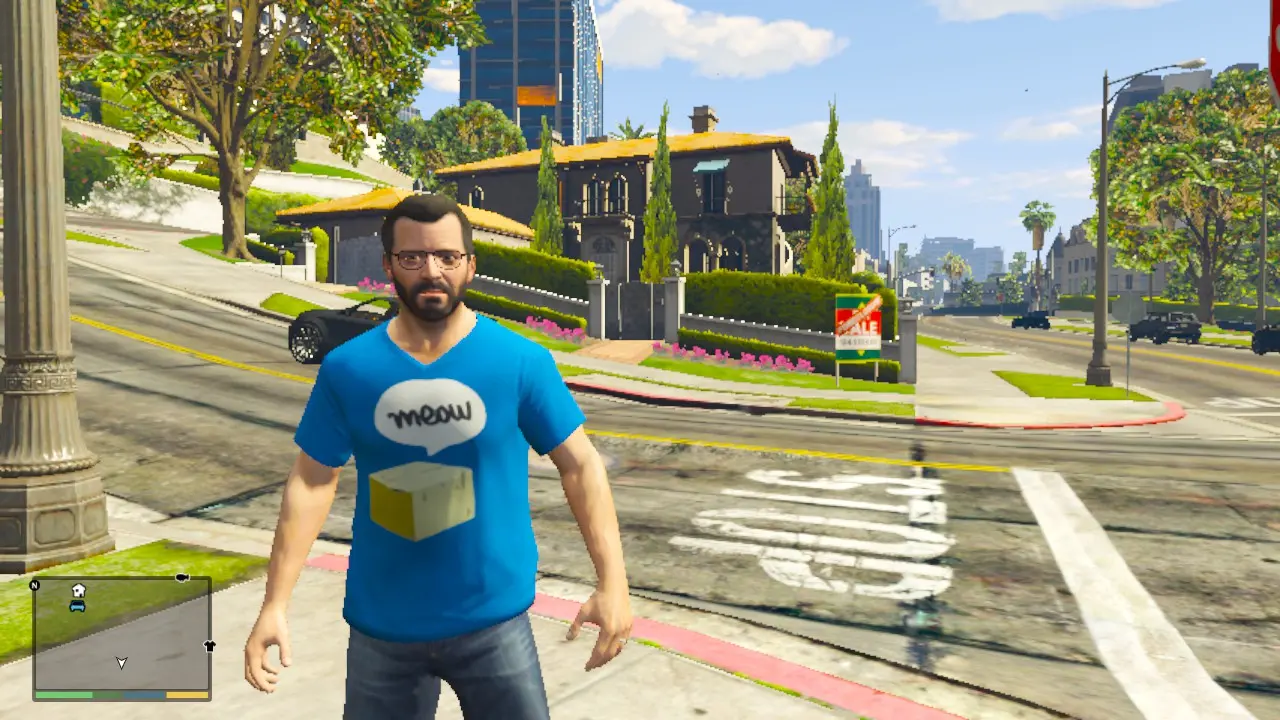Viewport: 1280px width, 720px height.
Task: Click the green health bar under the minimap
Action: [x=63, y=693]
